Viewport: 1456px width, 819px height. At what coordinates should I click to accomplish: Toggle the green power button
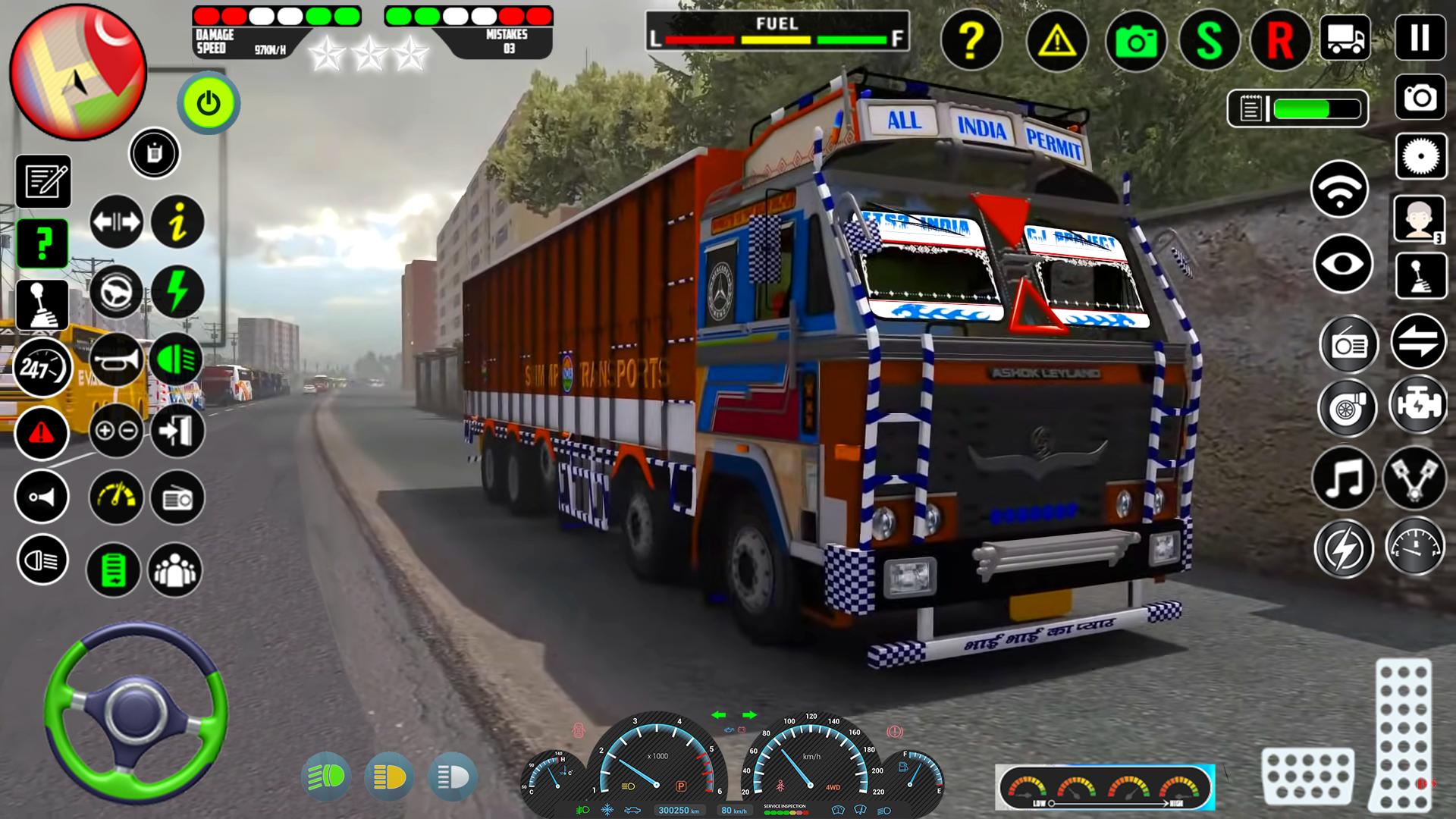click(209, 102)
